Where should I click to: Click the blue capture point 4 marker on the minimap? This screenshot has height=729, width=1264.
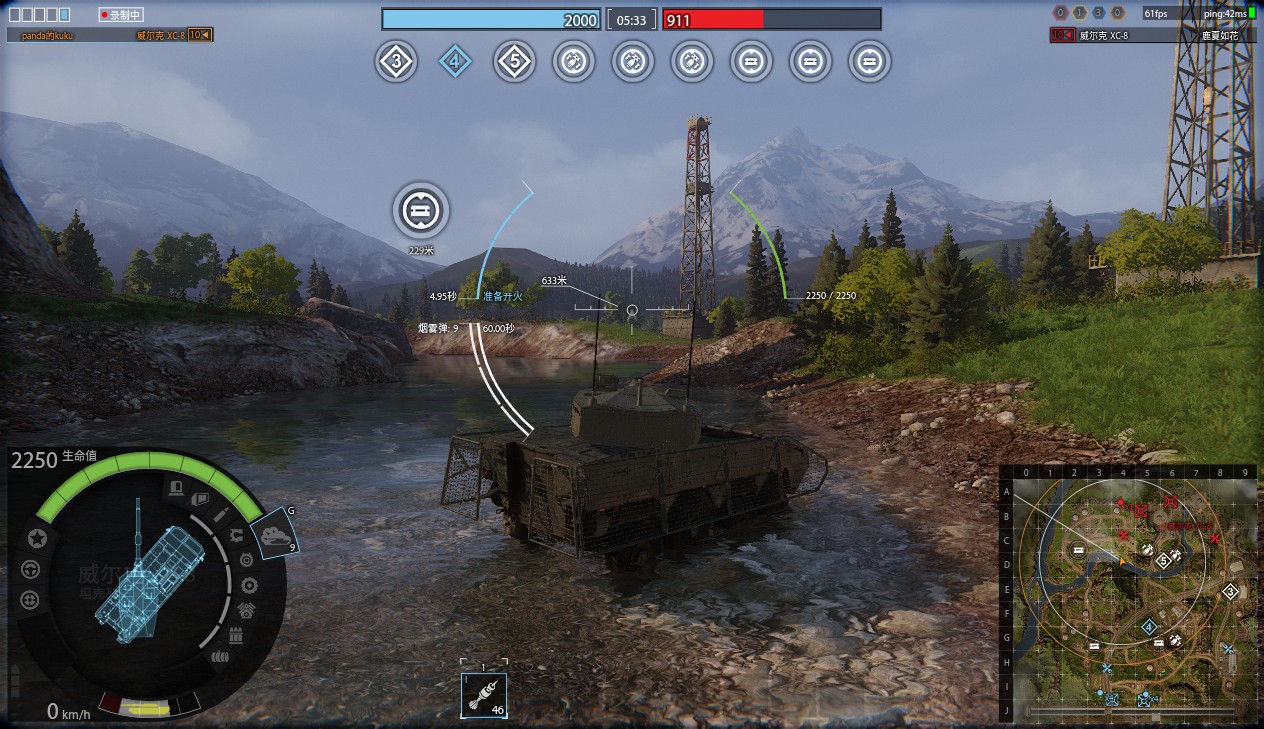click(x=1149, y=626)
